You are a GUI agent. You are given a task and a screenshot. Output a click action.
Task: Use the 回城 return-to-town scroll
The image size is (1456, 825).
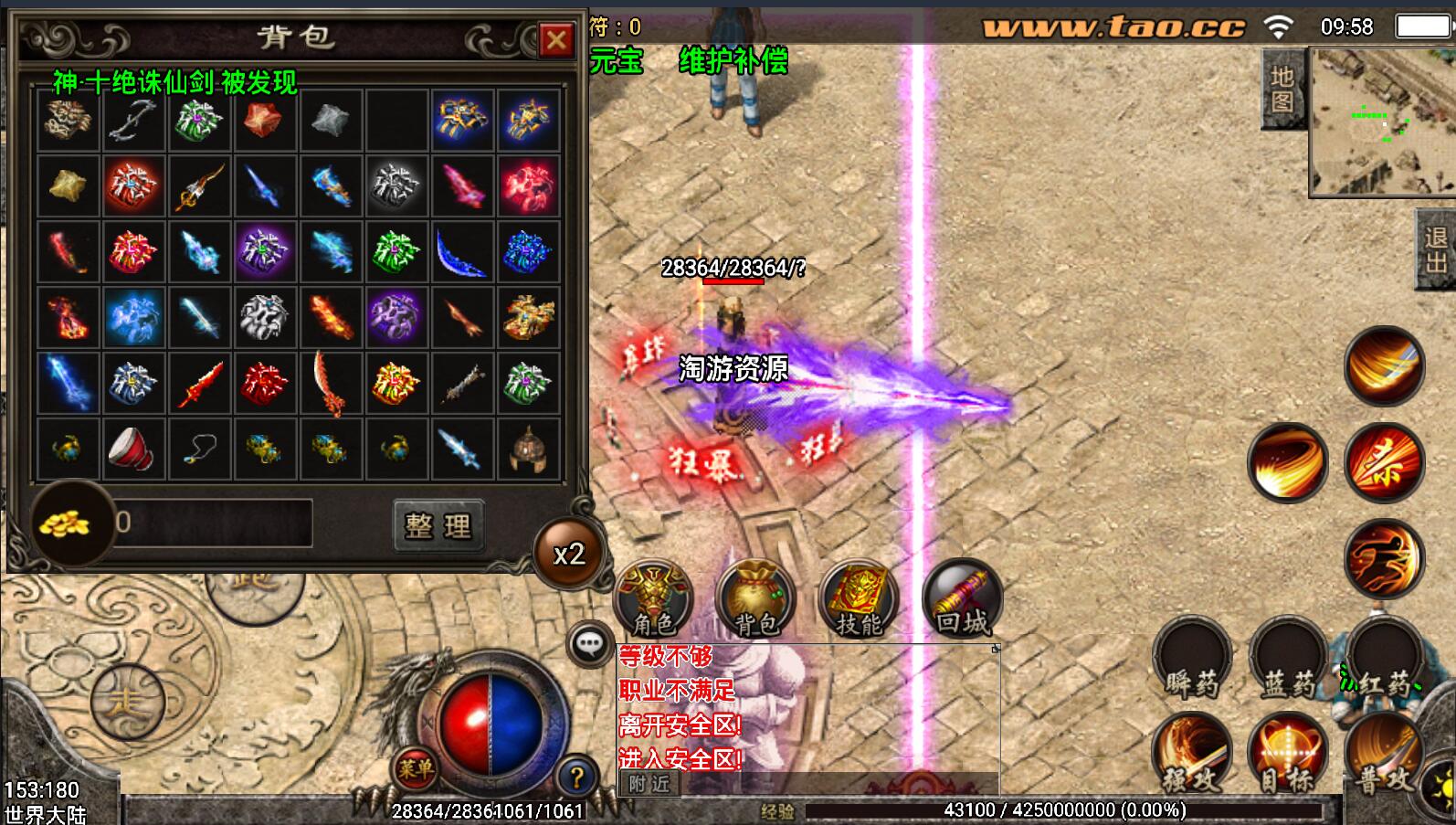coord(962,598)
